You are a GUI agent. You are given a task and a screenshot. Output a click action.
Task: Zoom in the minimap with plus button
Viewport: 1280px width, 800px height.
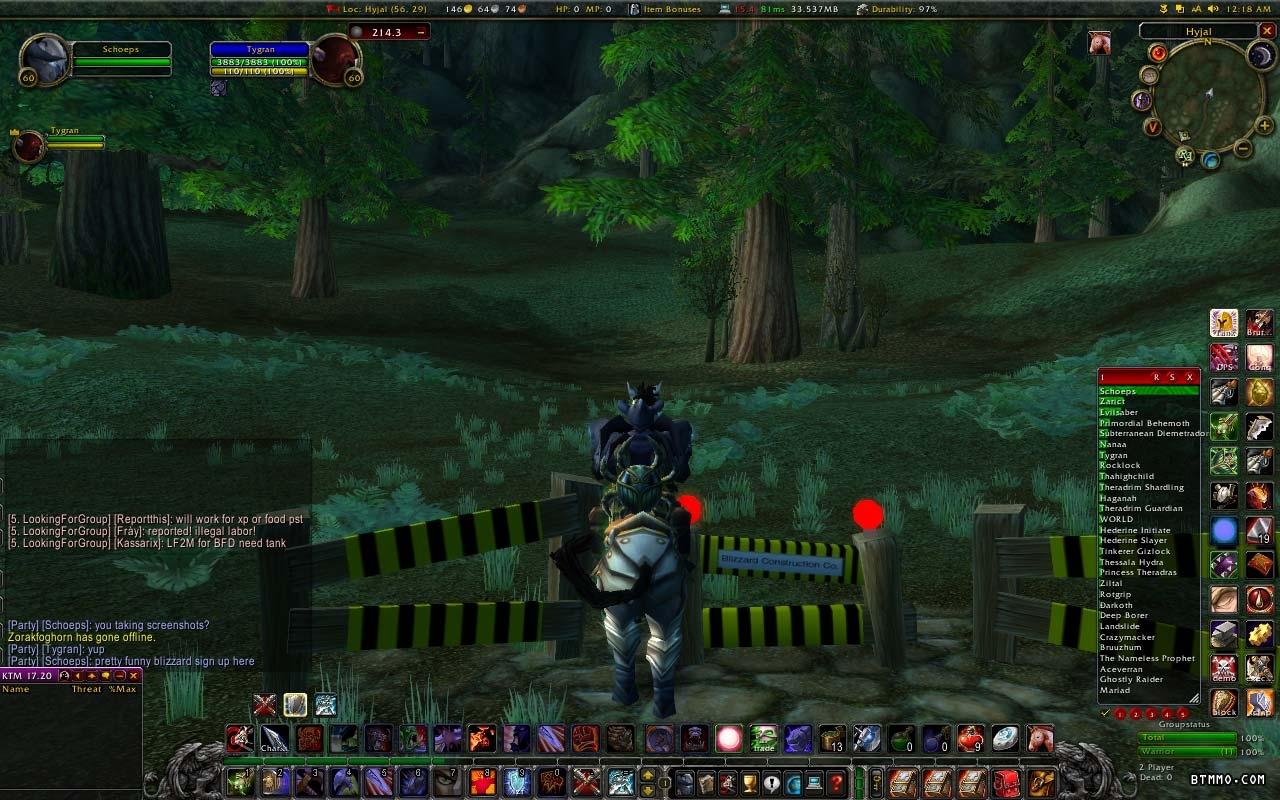(1265, 125)
